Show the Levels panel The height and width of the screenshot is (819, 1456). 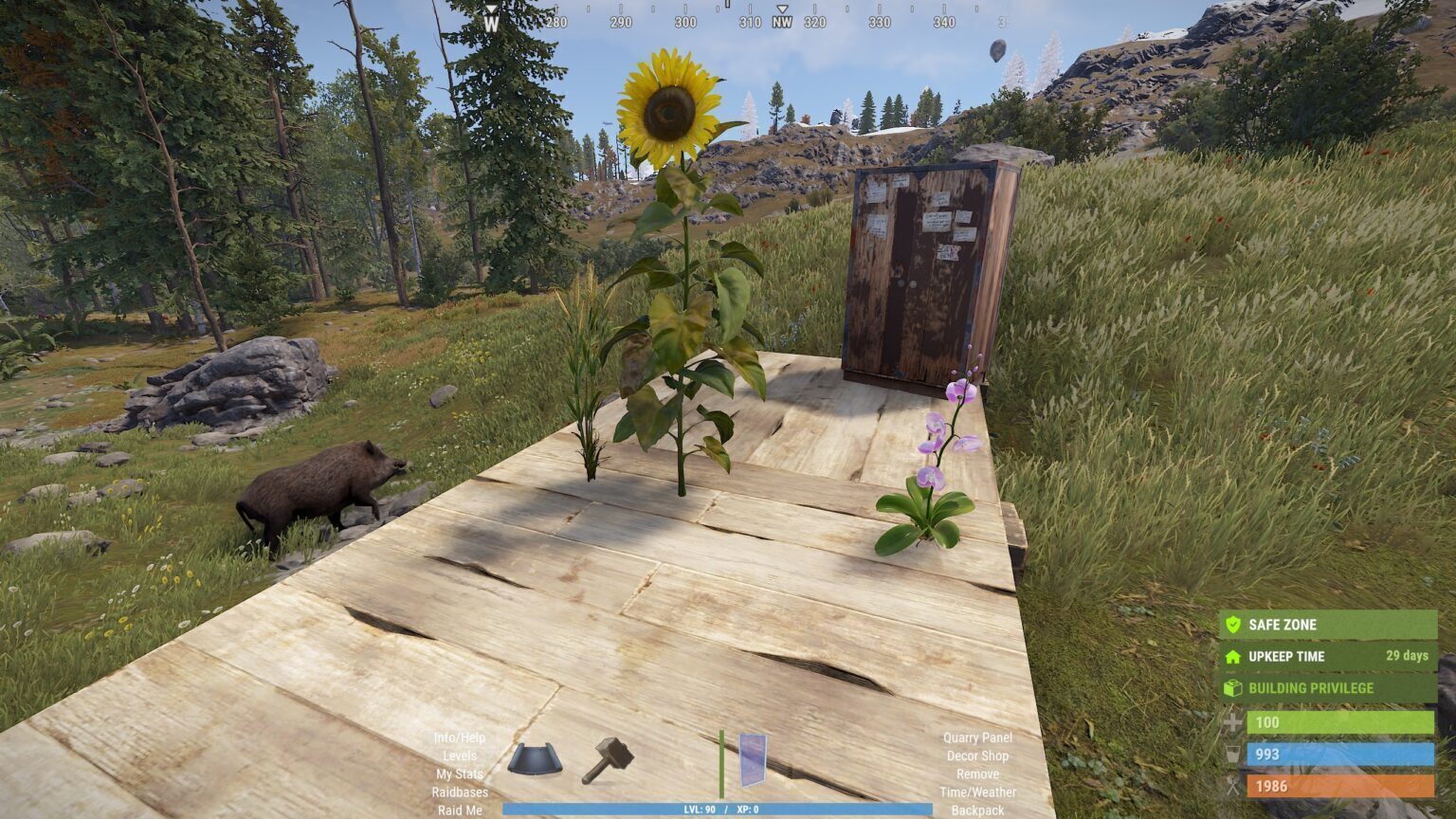pyautogui.click(x=460, y=755)
